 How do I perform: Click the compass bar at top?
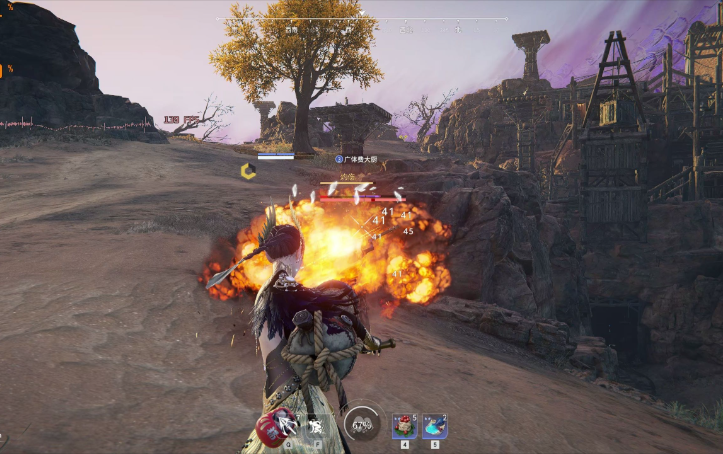click(362, 20)
